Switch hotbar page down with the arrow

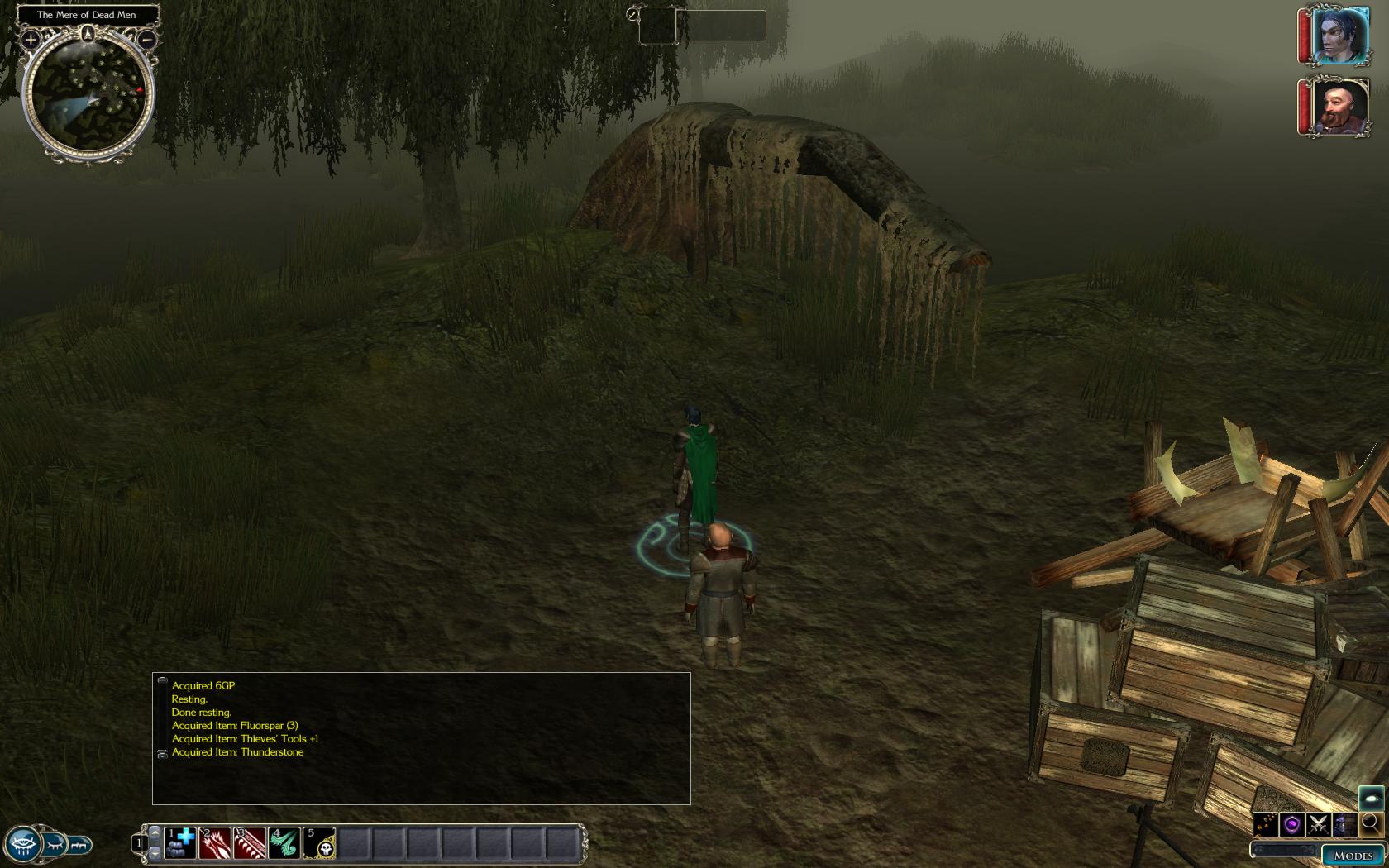pyautogui.click(x=155, y=853)
